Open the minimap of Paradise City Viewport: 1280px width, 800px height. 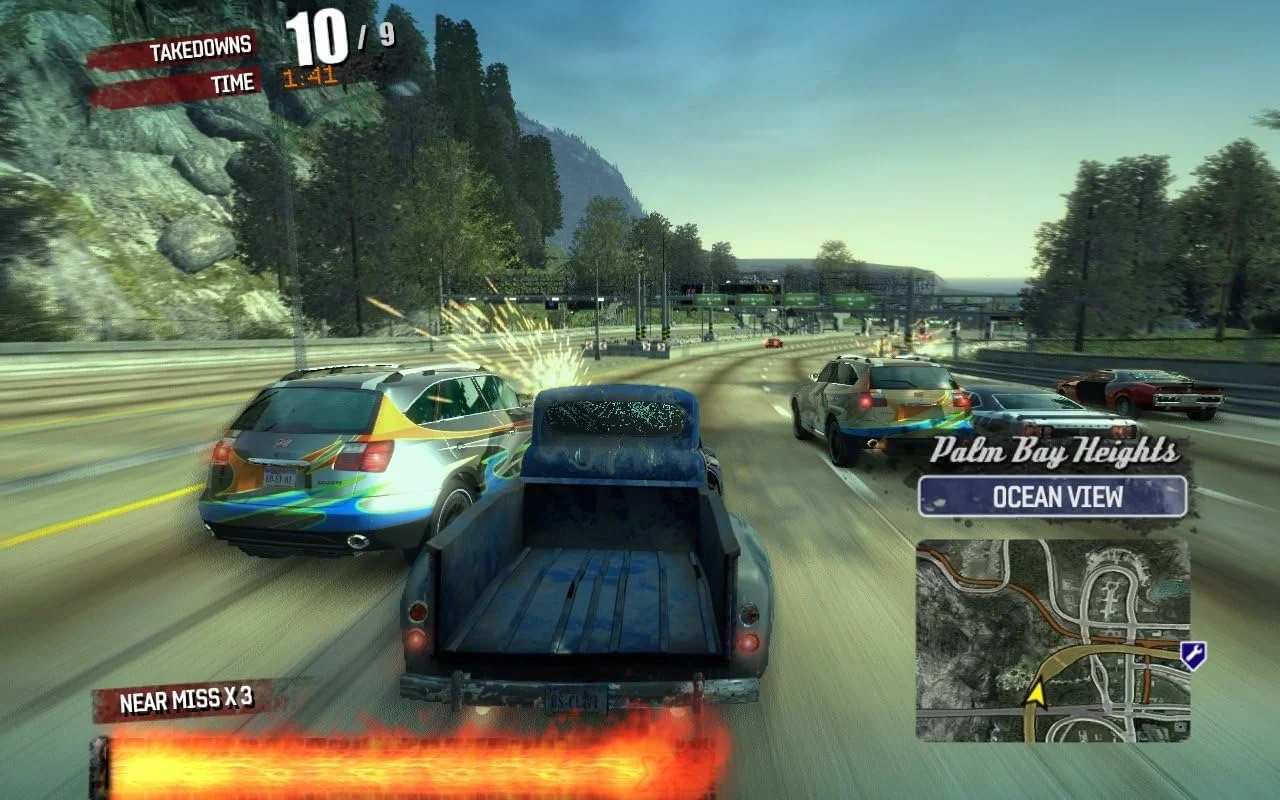click(1052, 640)
